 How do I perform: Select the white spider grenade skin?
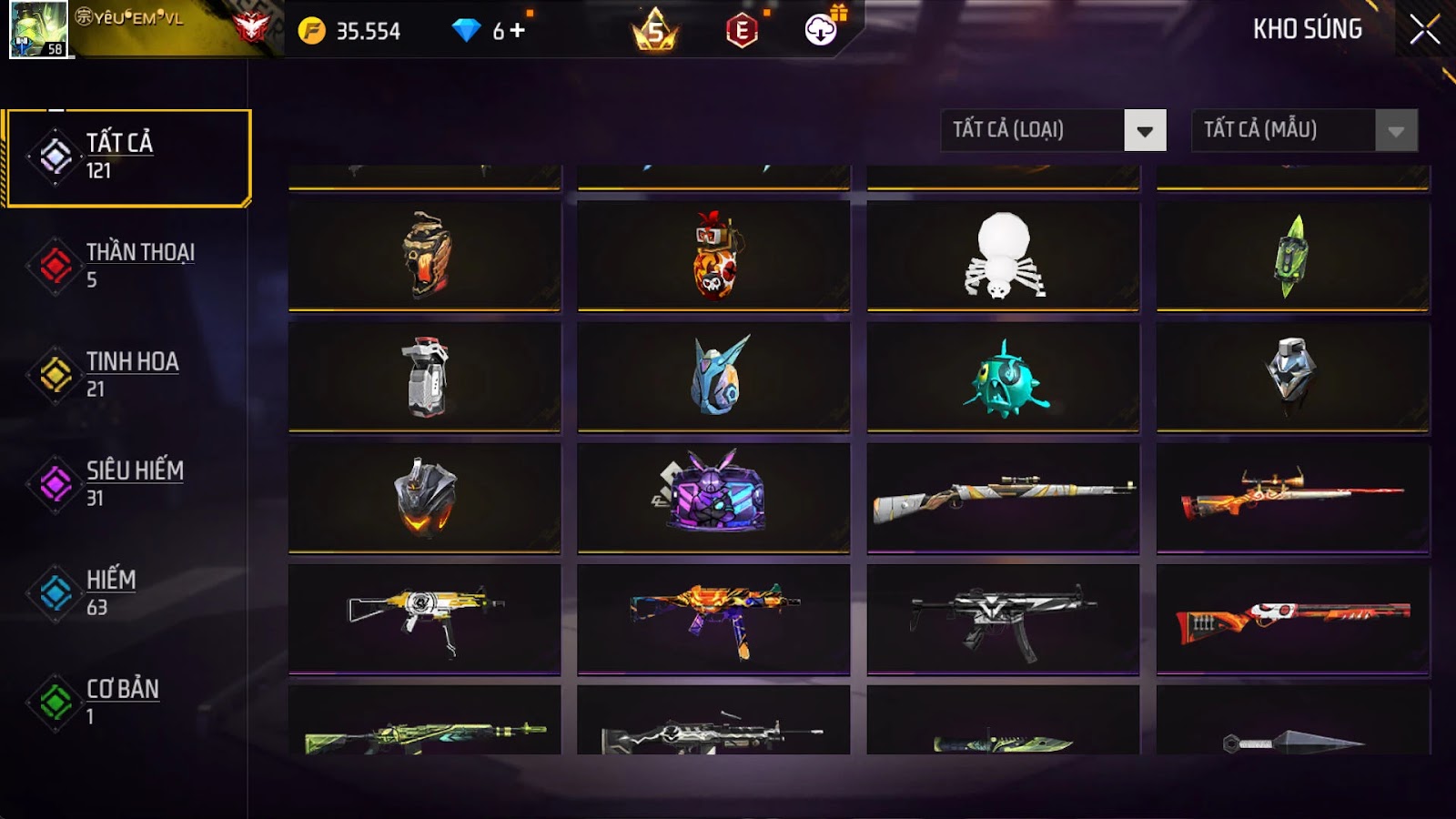pyautogui.click(x=1003, y=257)
